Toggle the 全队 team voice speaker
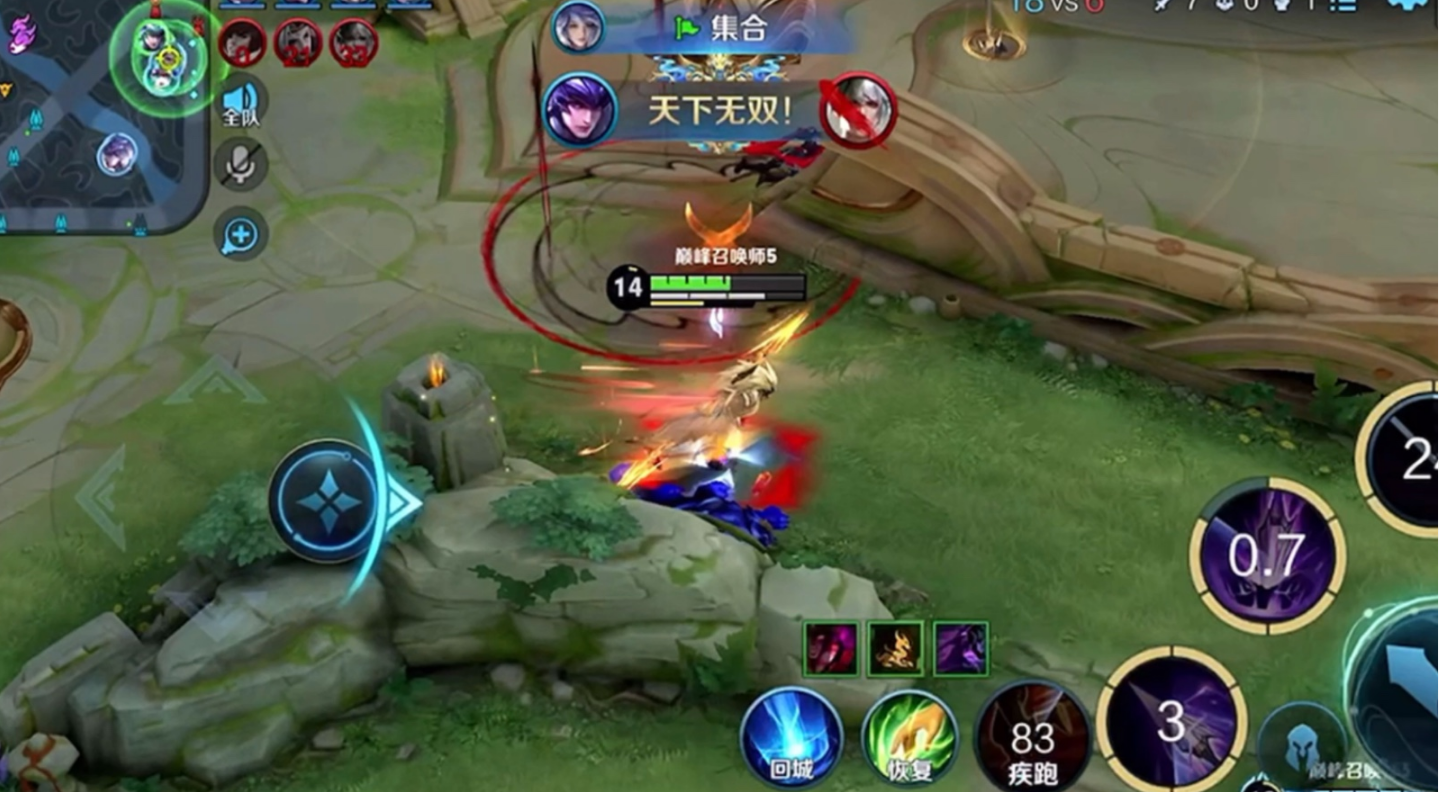 (x=240, y=102)
